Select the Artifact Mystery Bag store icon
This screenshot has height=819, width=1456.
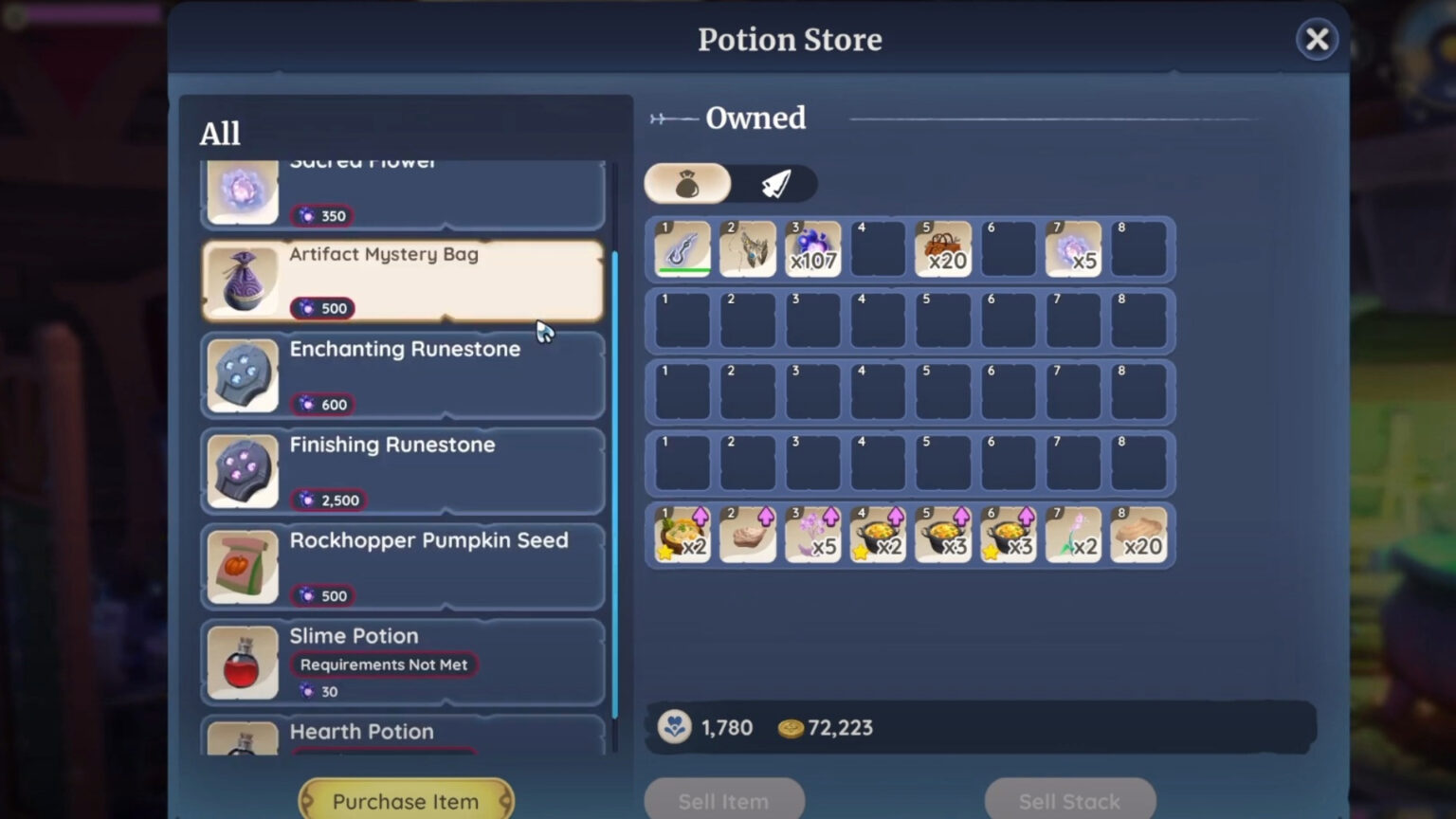(242, 281)
